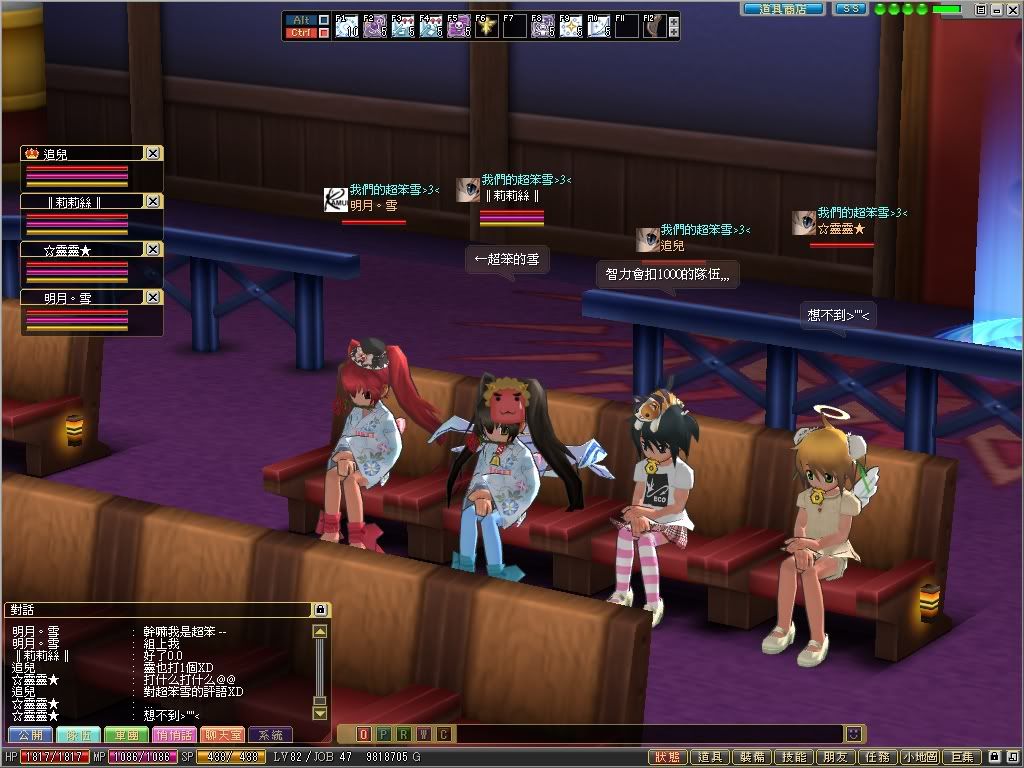Select the 聊天室 chat room tab
This screenshot has width=1024, height=768.
(222, 735)
